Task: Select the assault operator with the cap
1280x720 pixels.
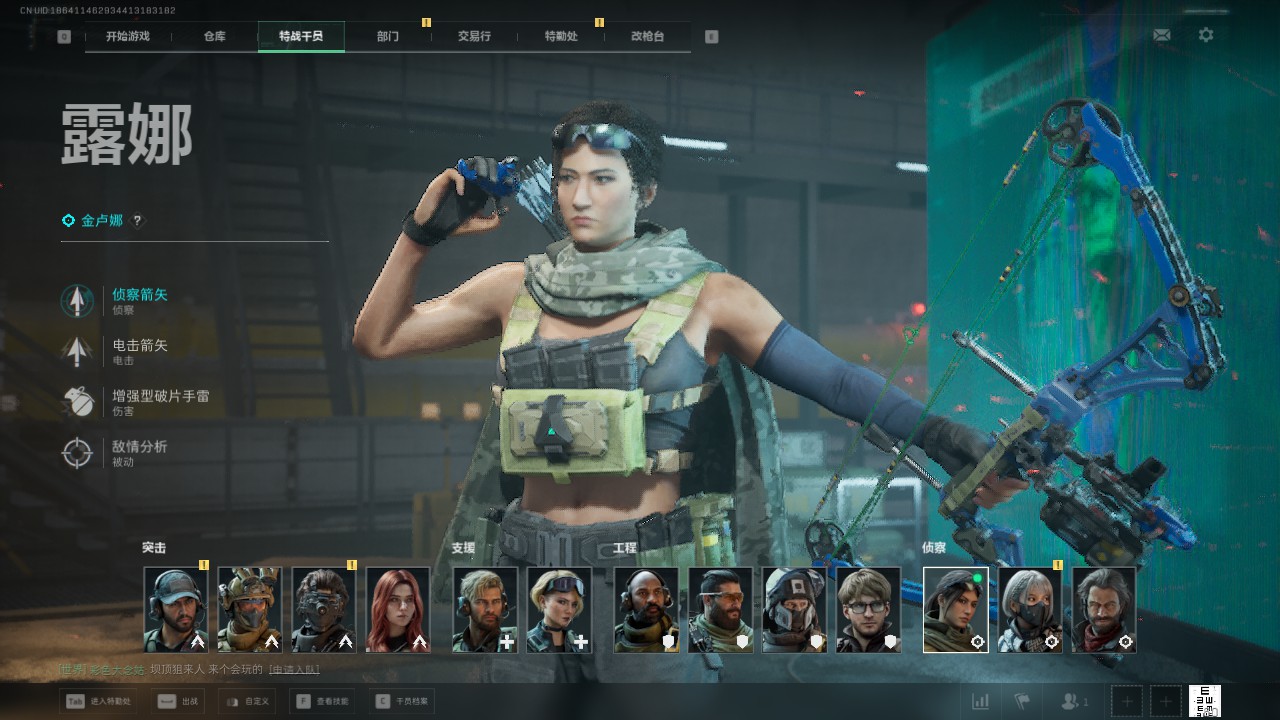Action: click(x=176, y=610)
